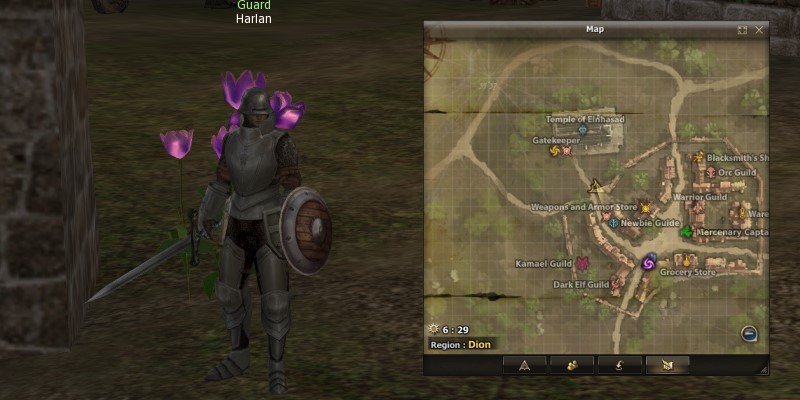Click the curved arrow map button
Screen dimensions: 800x400
(x=619, y=364)
